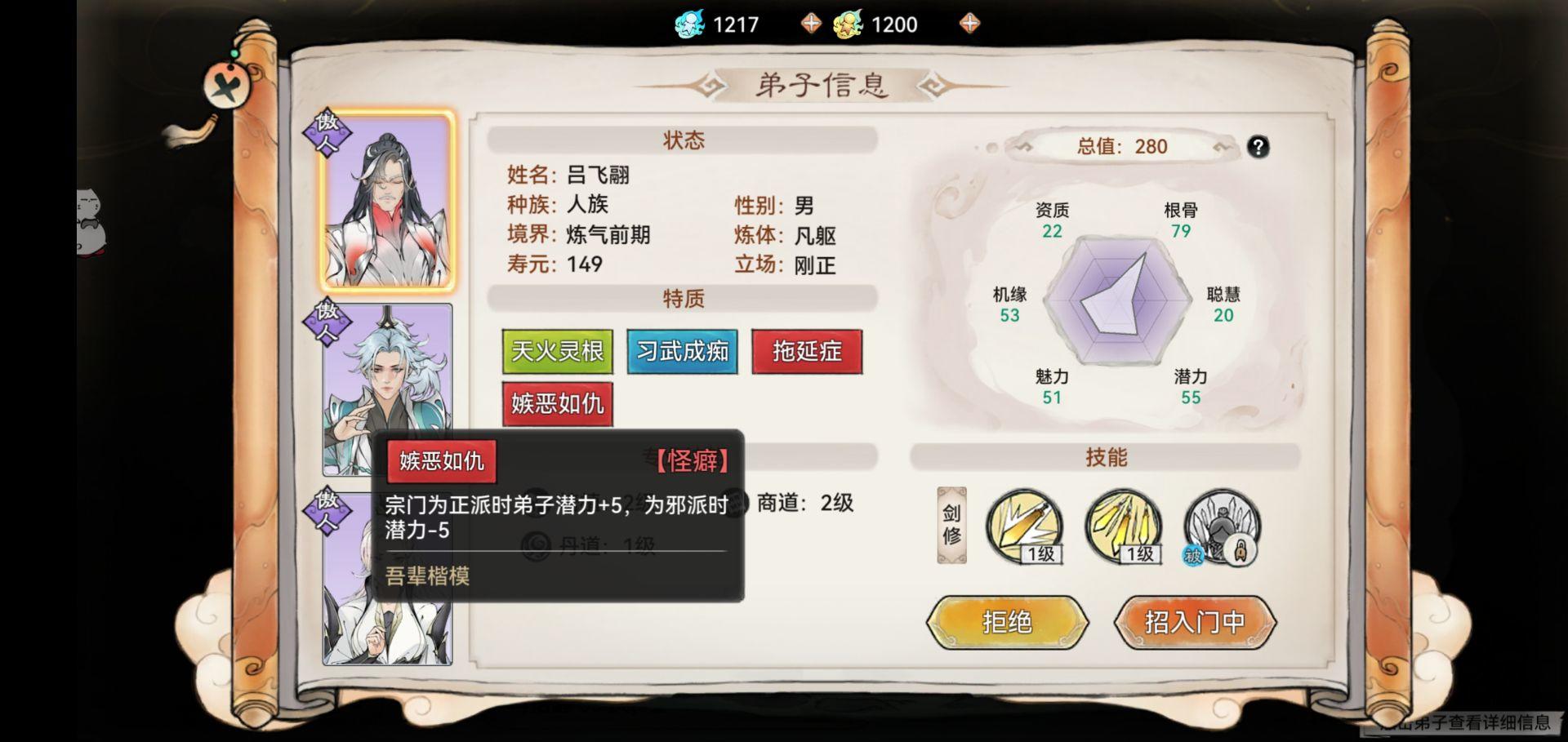Click the plus button beside 1200
1568x742 pixels.
coord(969,23)
